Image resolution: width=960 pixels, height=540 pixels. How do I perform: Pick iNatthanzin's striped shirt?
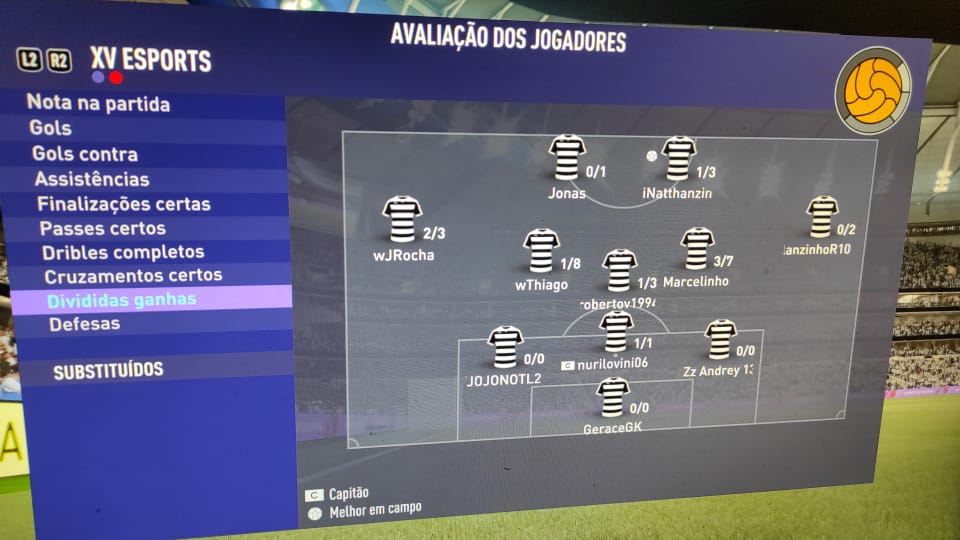tap(679, 158)
